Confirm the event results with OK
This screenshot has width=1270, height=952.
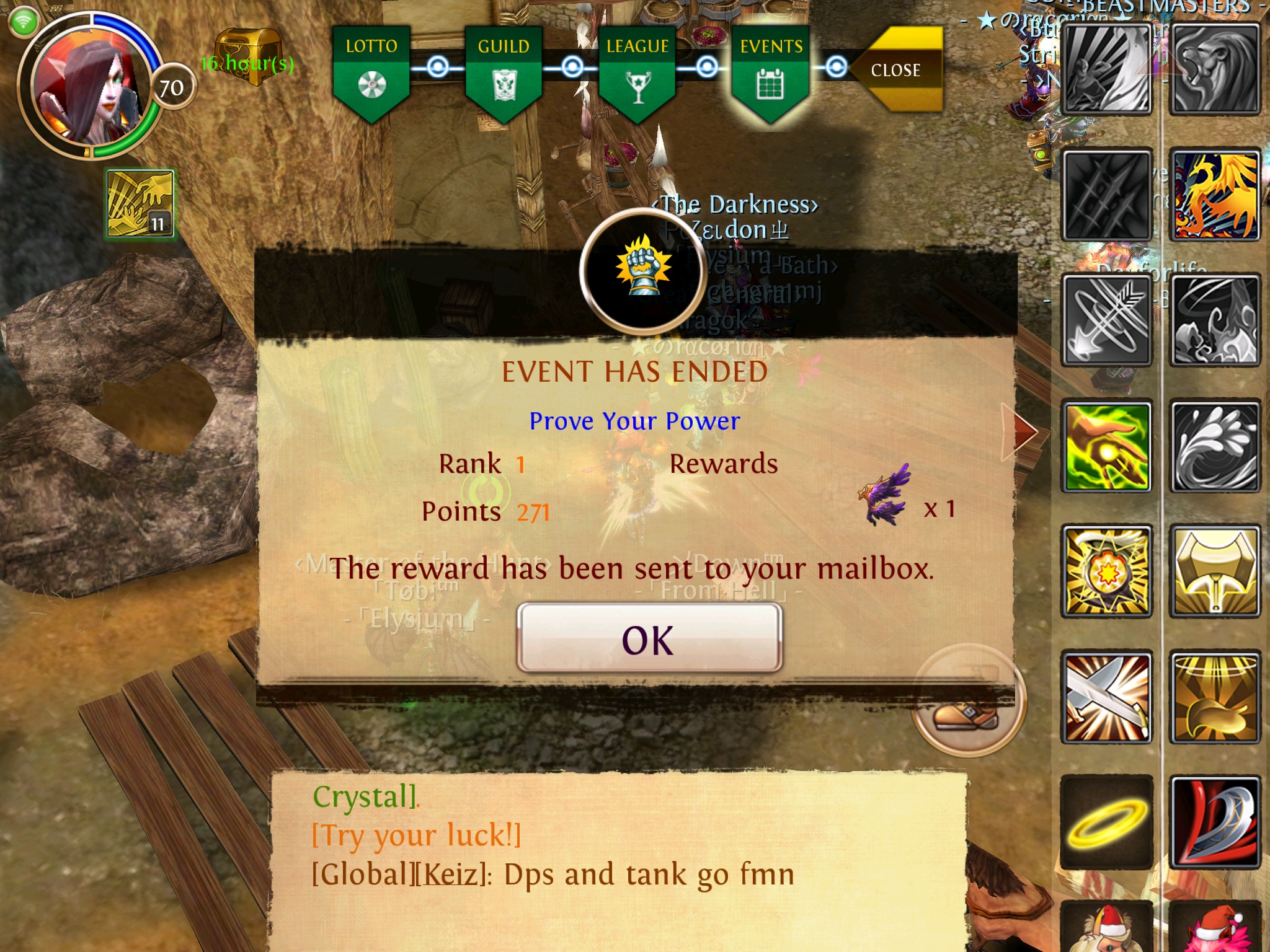pos(649,638)
